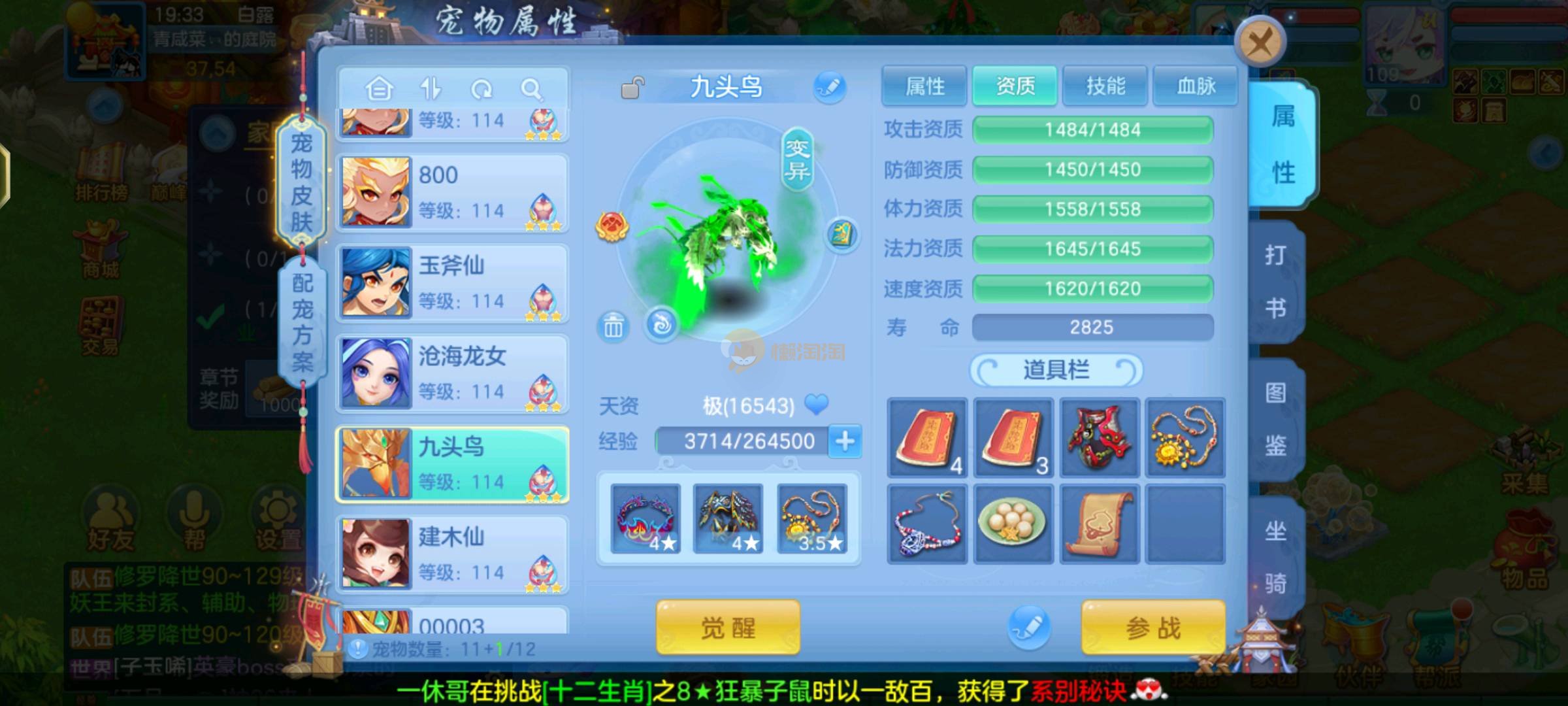1568x706 pixels.
Task: Open the 图鉴 codex side tab
Action: pos(1276,418)
